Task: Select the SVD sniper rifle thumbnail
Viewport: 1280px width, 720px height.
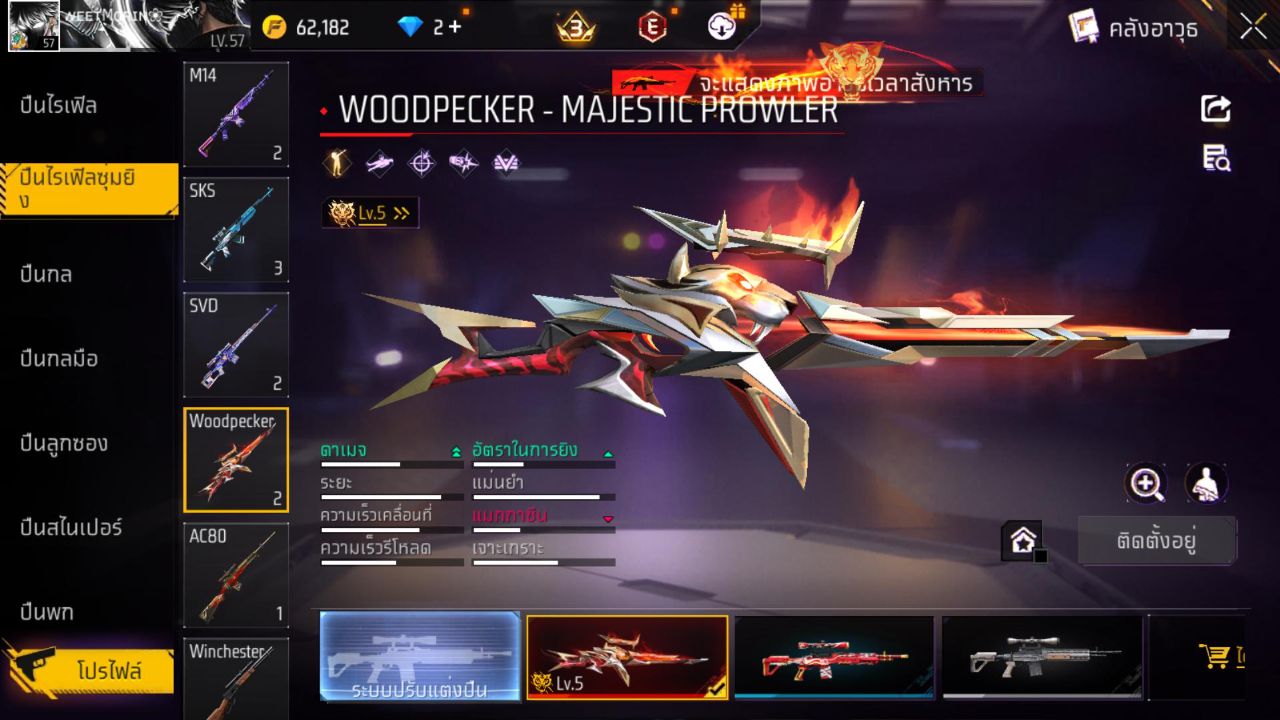Action: pyautogui.click(x=235, y=345)
